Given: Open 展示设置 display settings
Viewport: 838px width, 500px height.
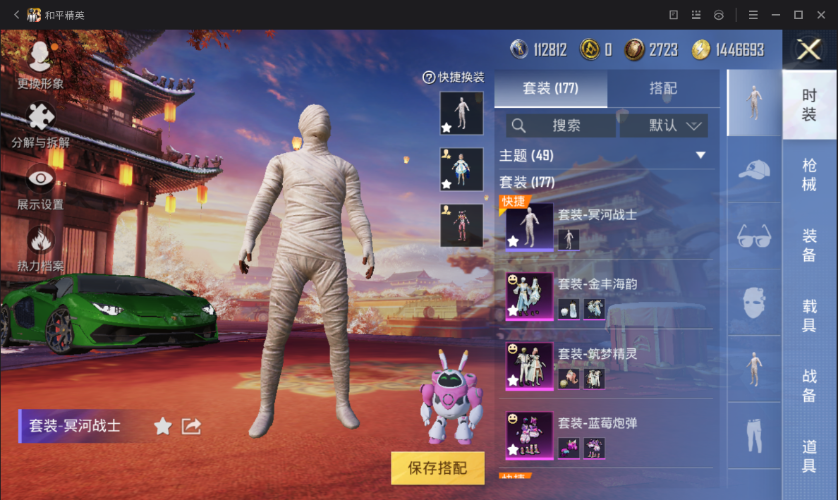Looking at the screenshot, I should point(40,188).
